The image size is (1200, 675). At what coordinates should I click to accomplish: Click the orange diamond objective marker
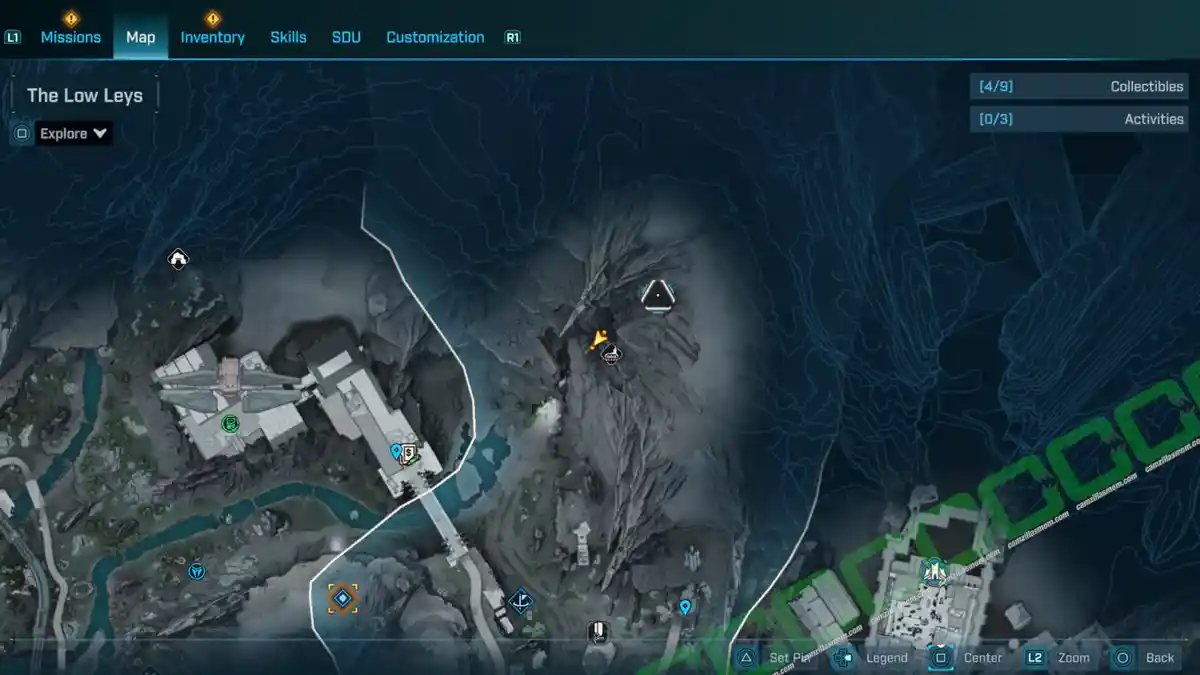tap(342, 599)
